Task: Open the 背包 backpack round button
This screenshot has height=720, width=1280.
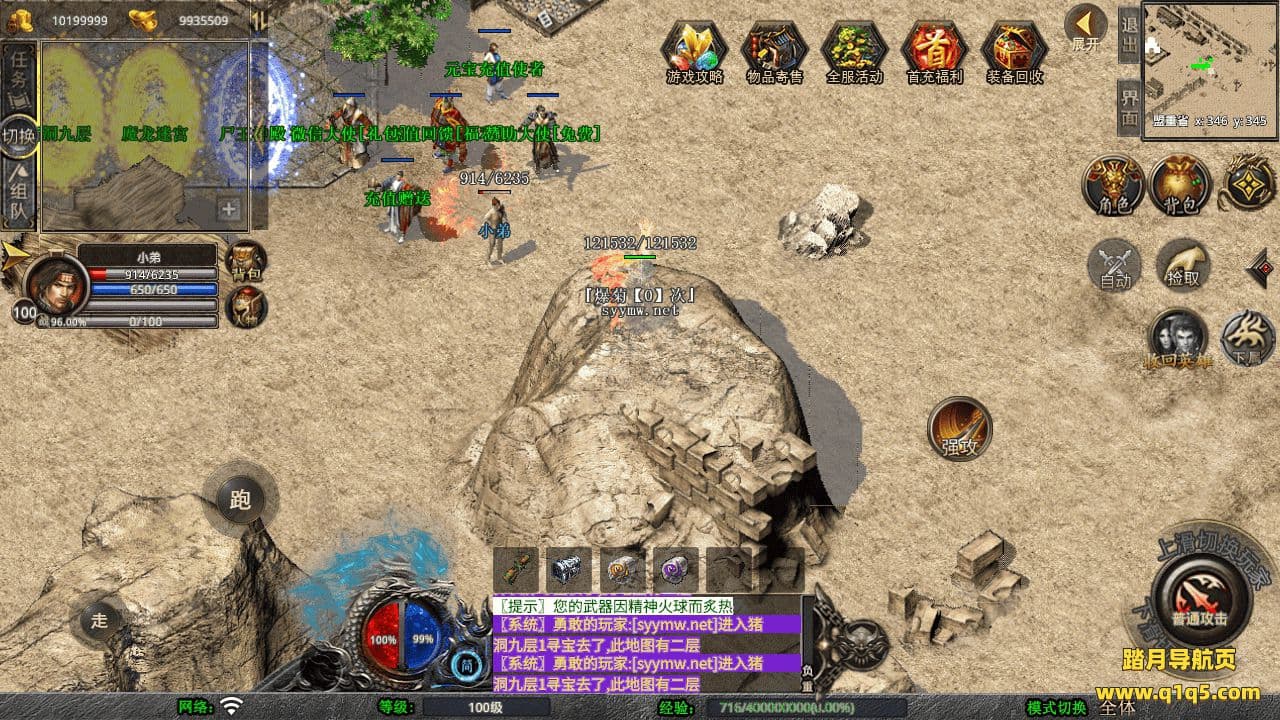Action: click(x=1180, y=186)
